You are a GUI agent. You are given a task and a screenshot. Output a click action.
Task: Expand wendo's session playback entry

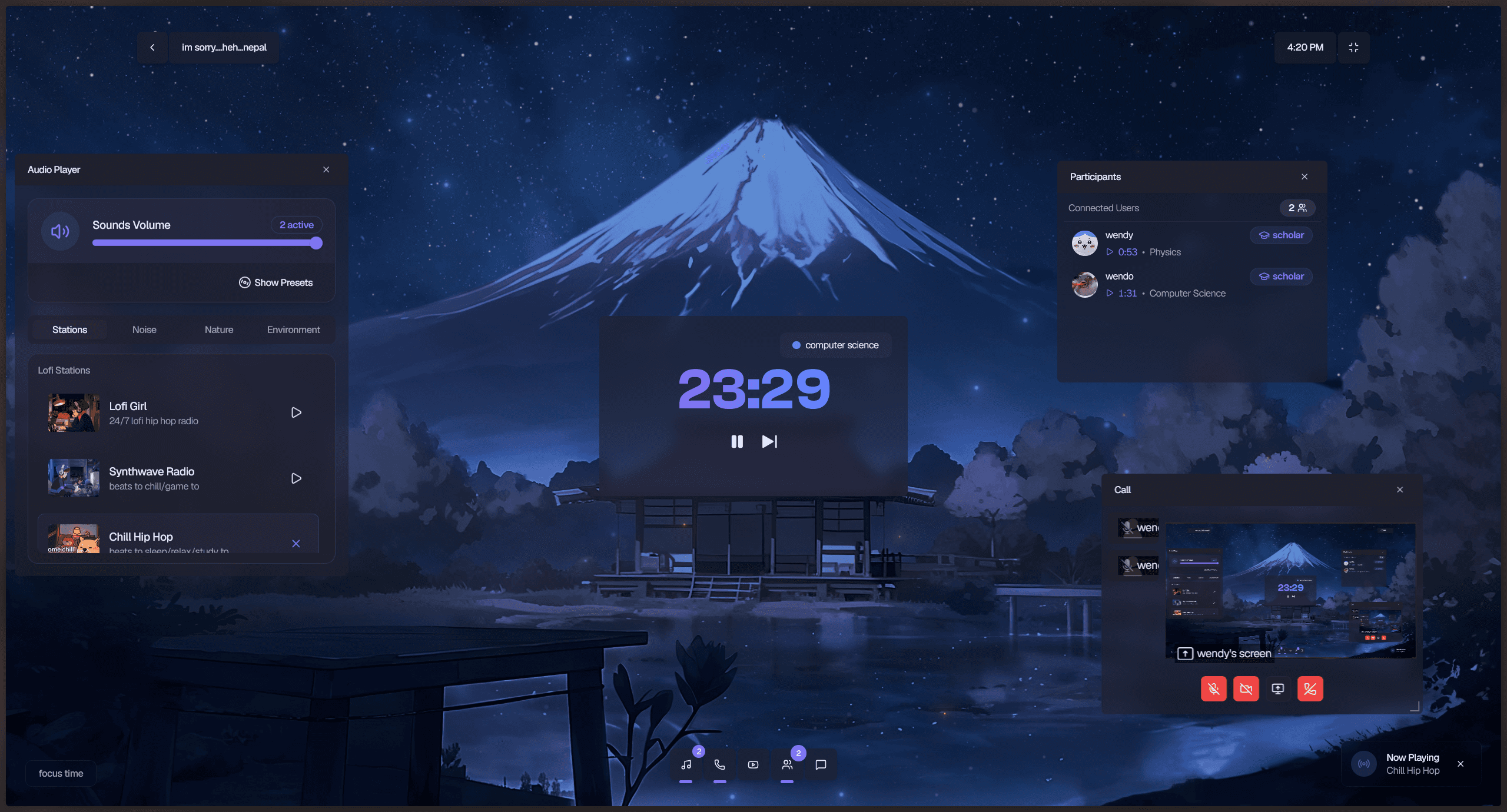coord(1110,293)
